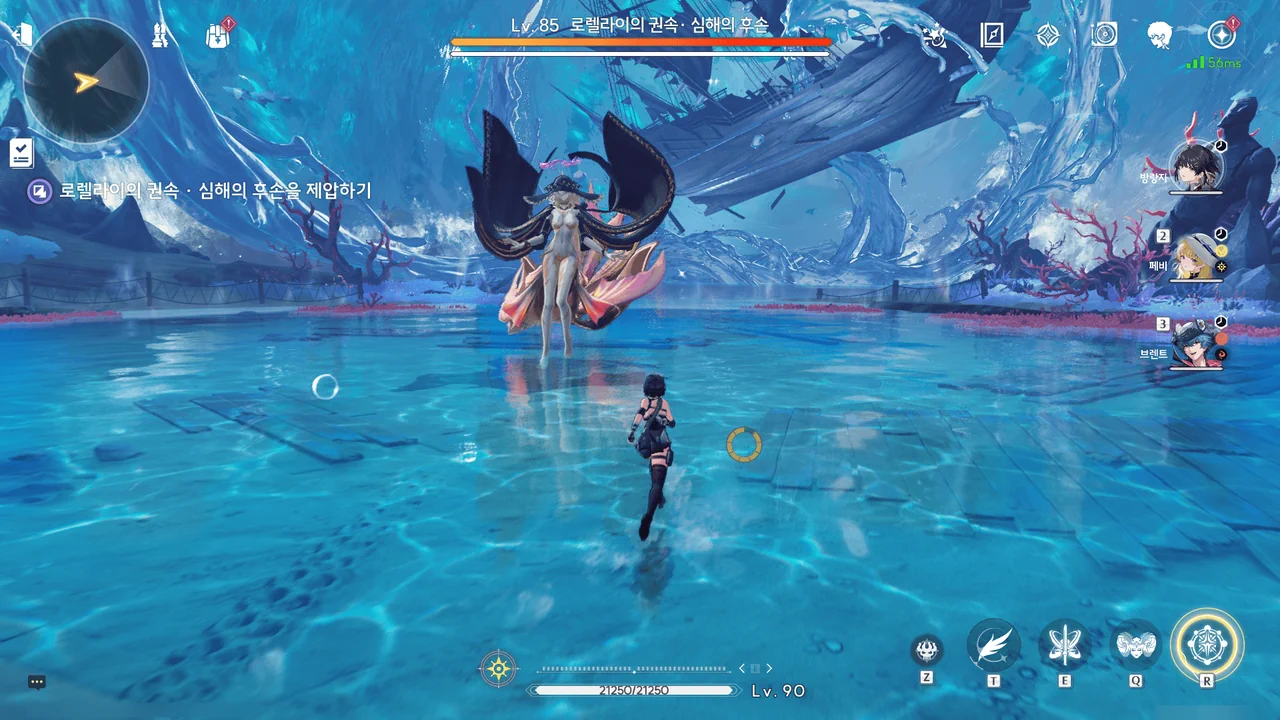Open the chess pieces team icon
Viewport: 1280px width, 720px height.
(160, 35)
